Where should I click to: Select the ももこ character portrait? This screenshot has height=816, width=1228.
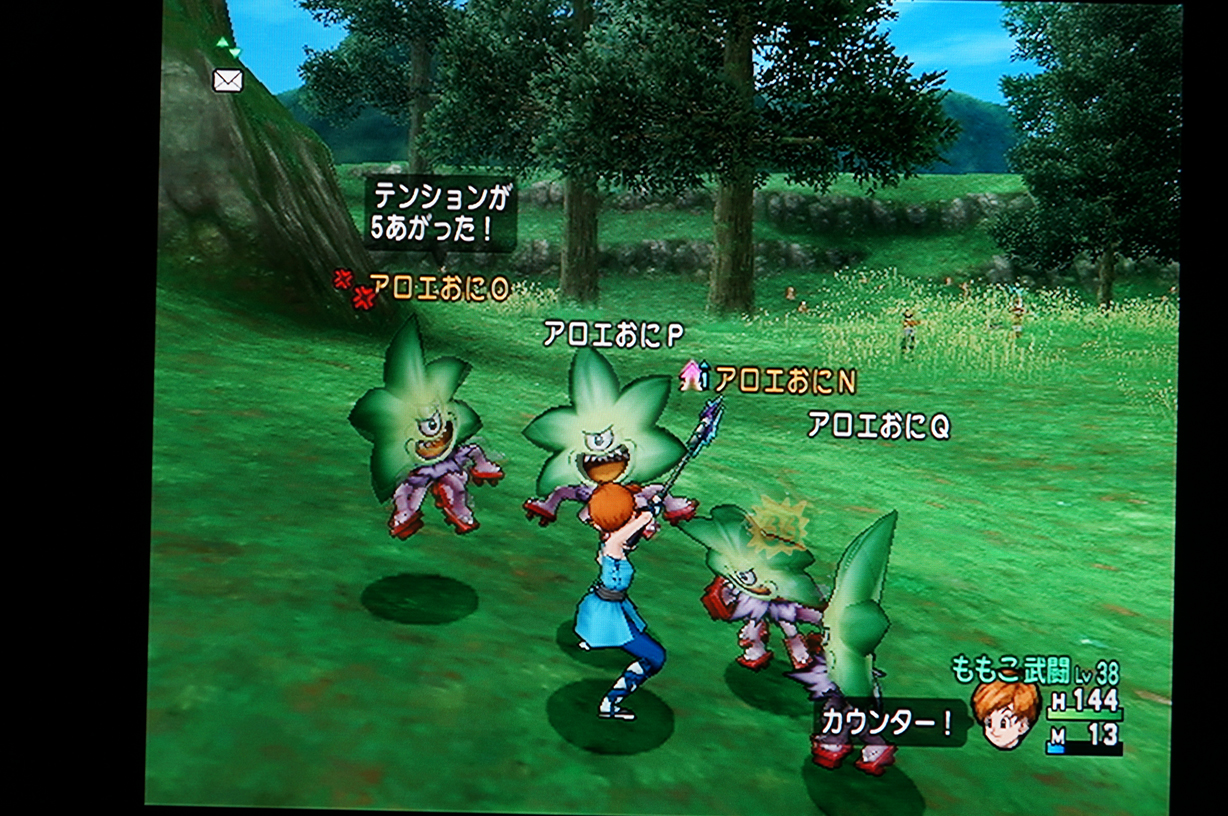coord(1006,714)
